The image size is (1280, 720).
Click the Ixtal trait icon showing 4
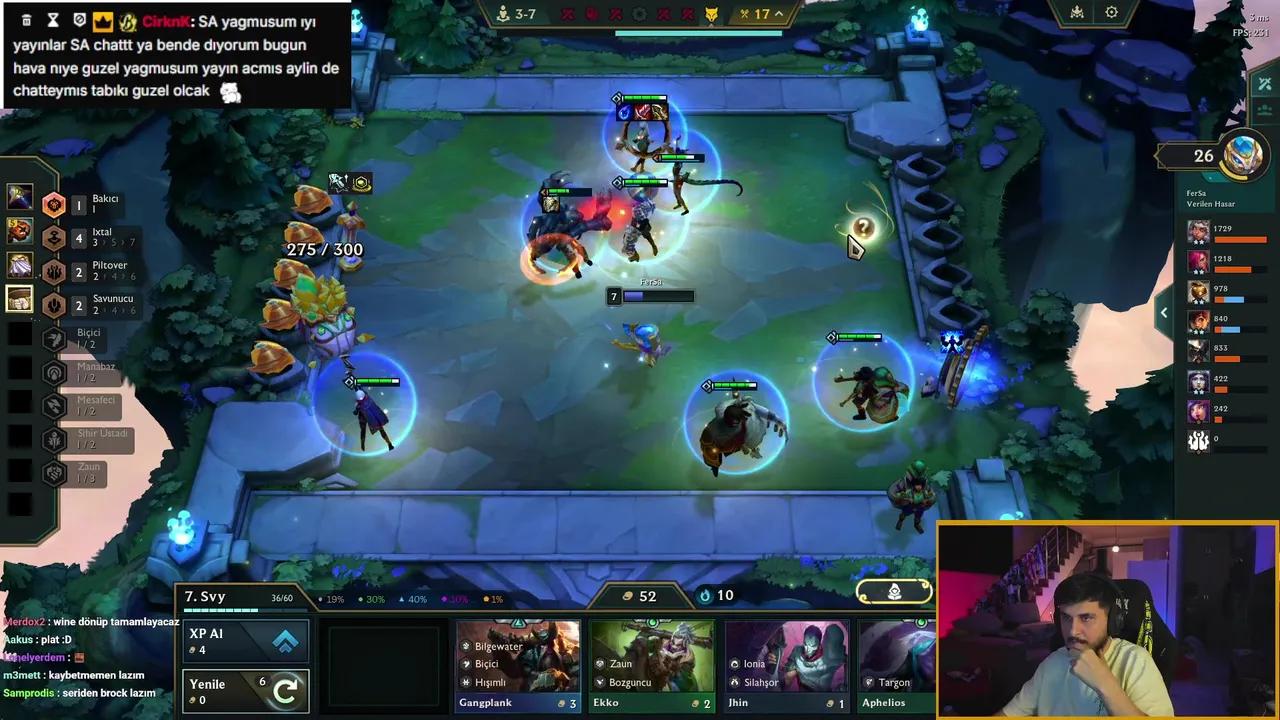(x=54, y=238)
